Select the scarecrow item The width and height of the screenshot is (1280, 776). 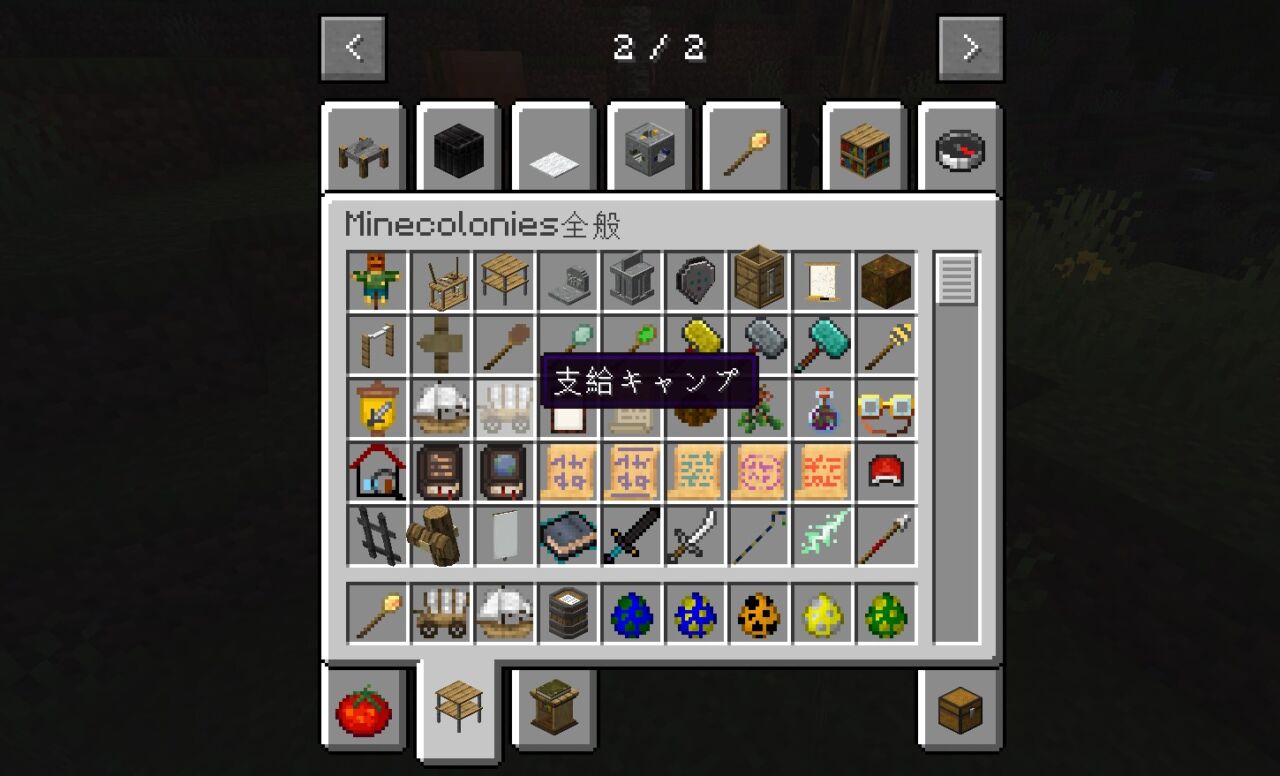point(377,280)
